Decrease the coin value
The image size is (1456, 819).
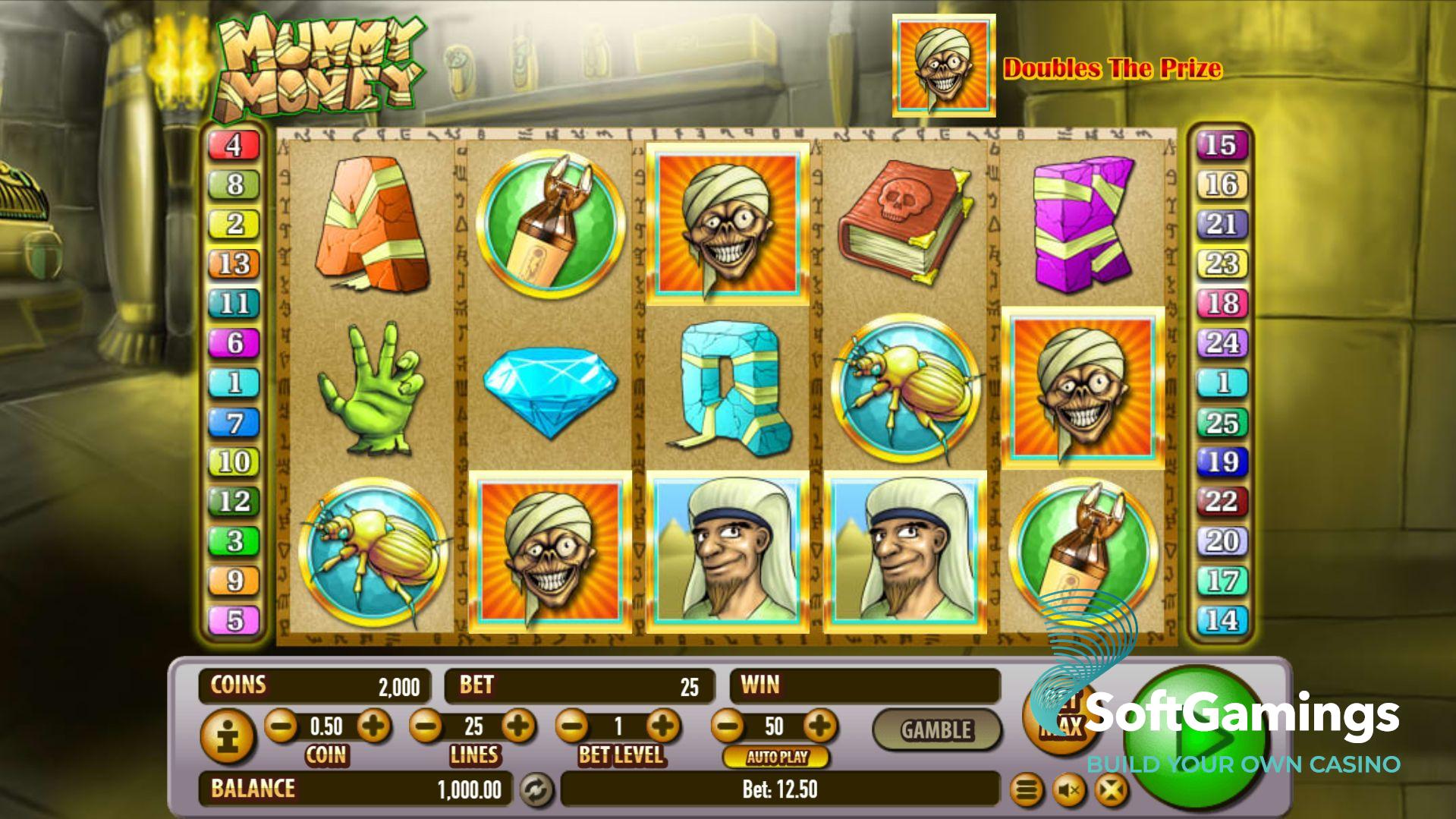(281, 726)
